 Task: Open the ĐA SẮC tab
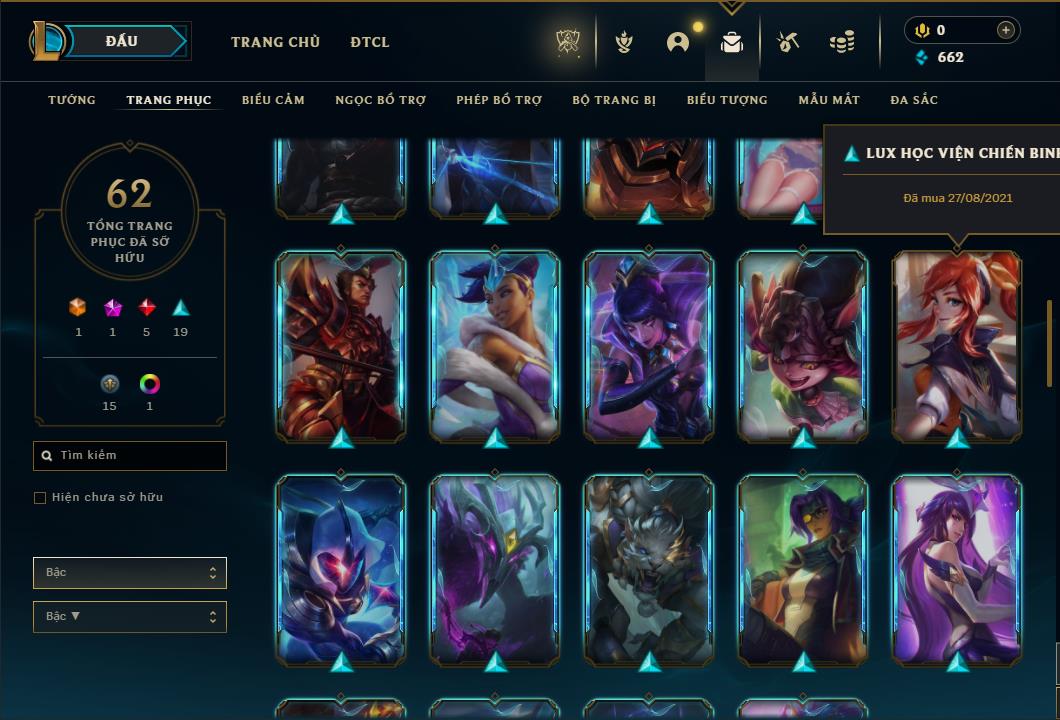914,100
